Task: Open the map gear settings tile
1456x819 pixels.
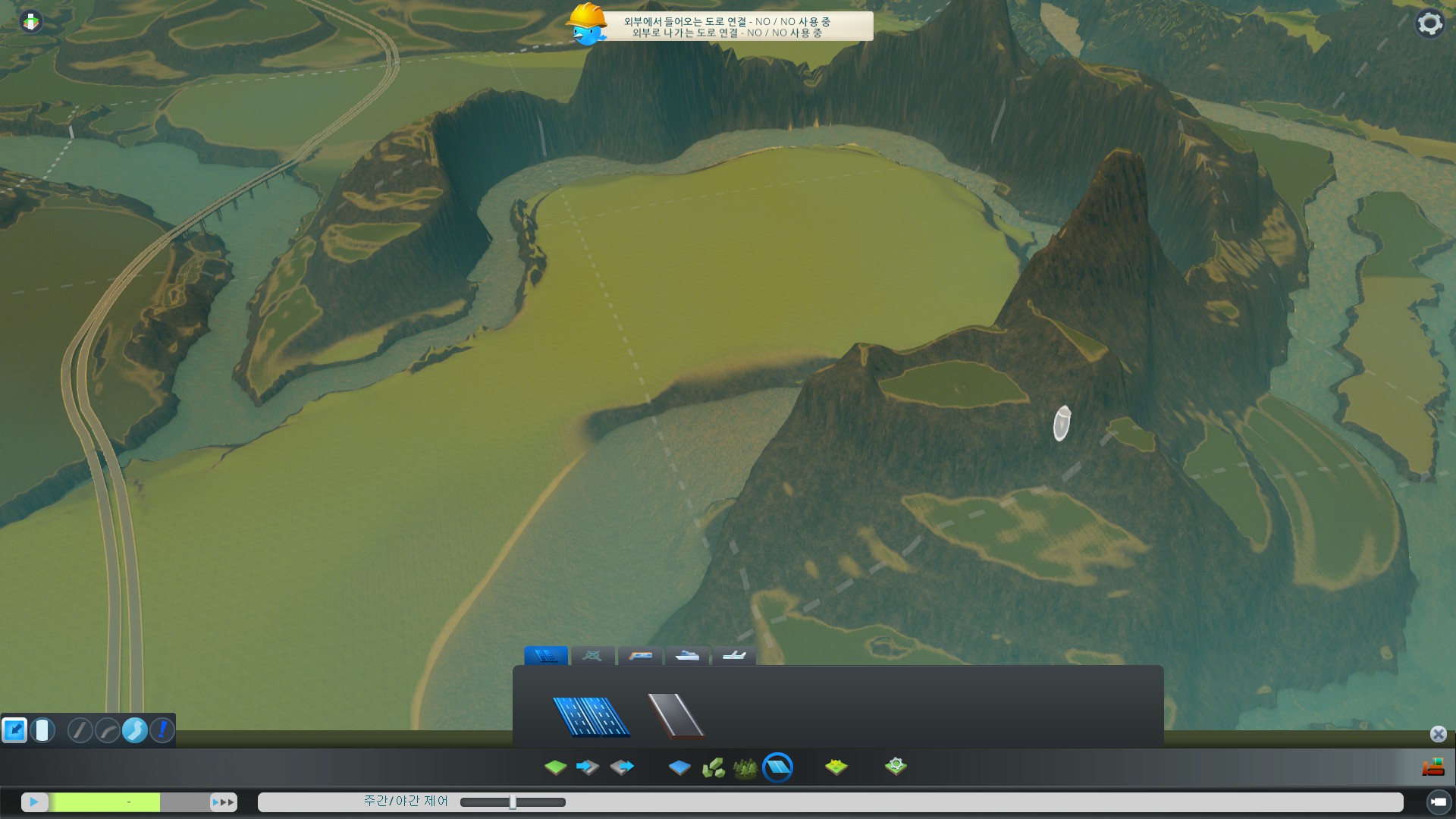Action: pos(896,767)
